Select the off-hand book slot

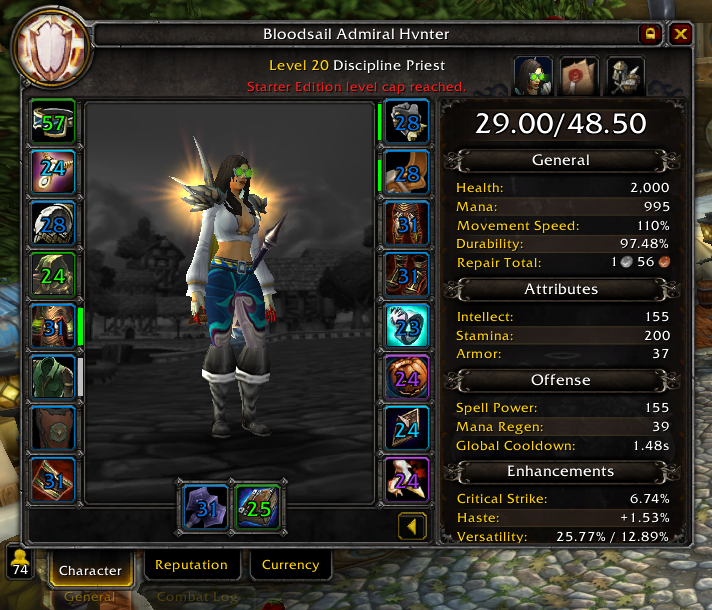tap(258, 507)
